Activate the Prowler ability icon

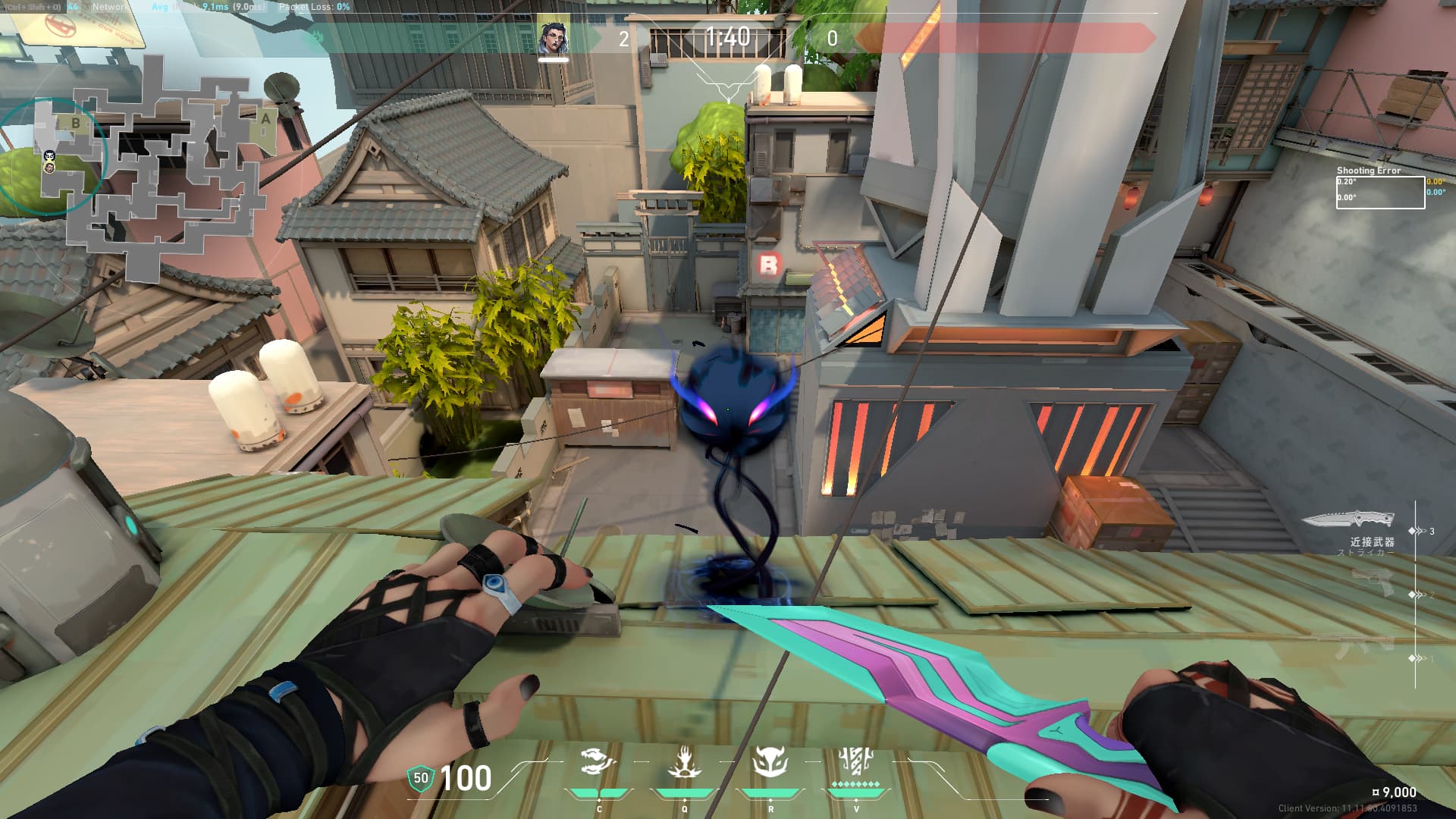point(599,761)
